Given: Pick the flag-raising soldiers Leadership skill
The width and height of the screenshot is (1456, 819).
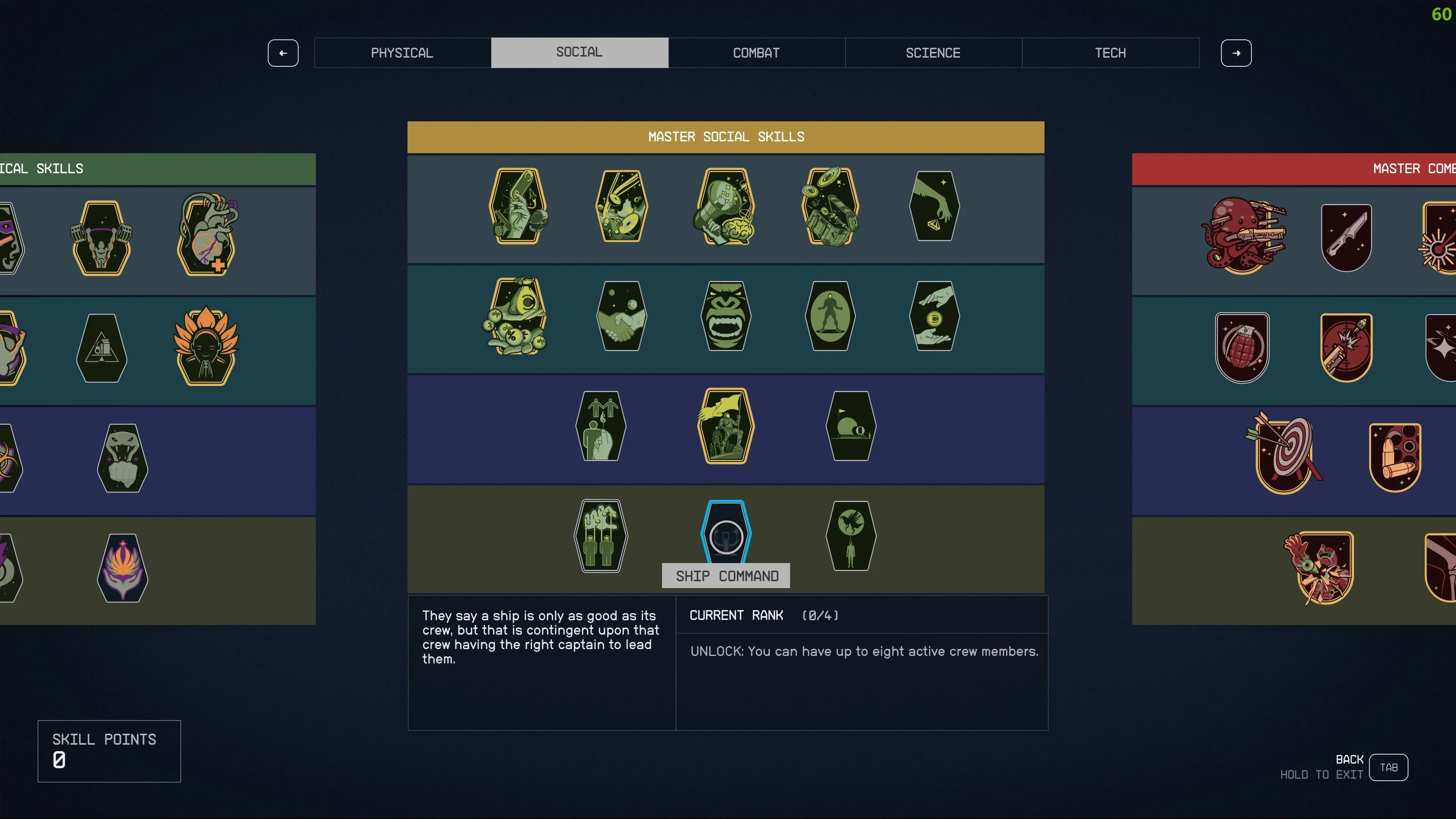Looking at the screenshot, I should (726, 425).
